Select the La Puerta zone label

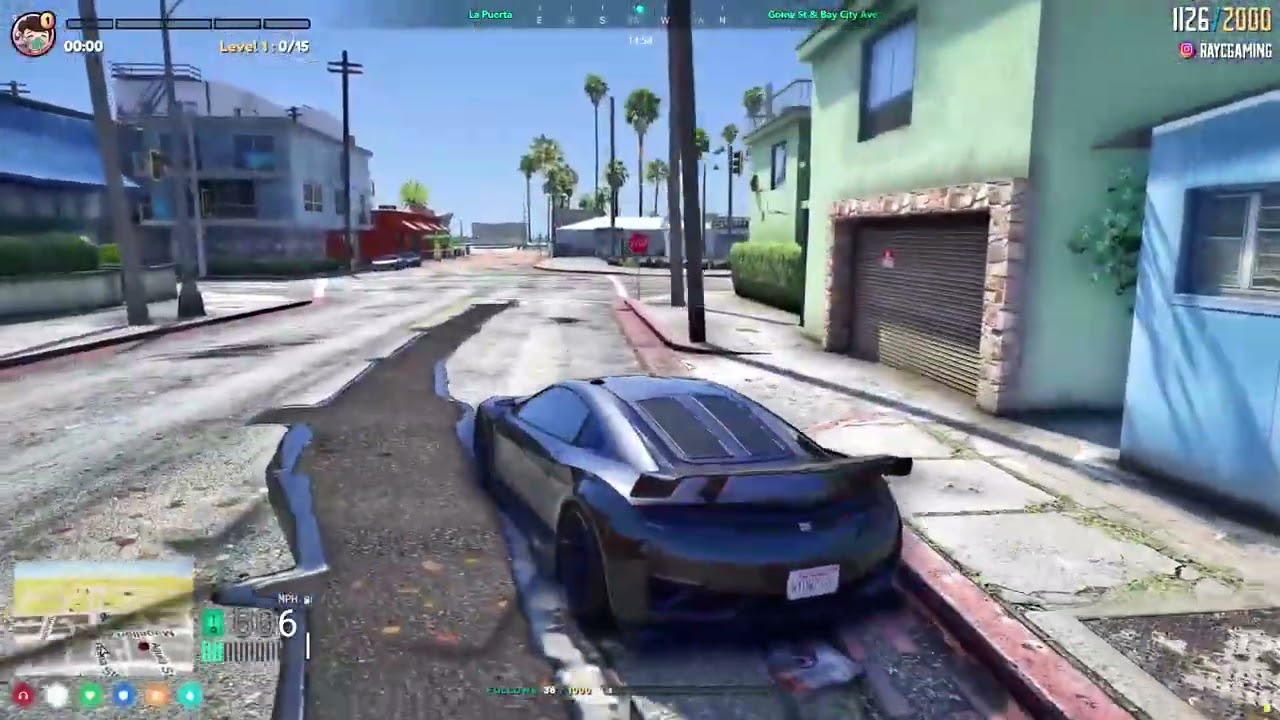488,14
